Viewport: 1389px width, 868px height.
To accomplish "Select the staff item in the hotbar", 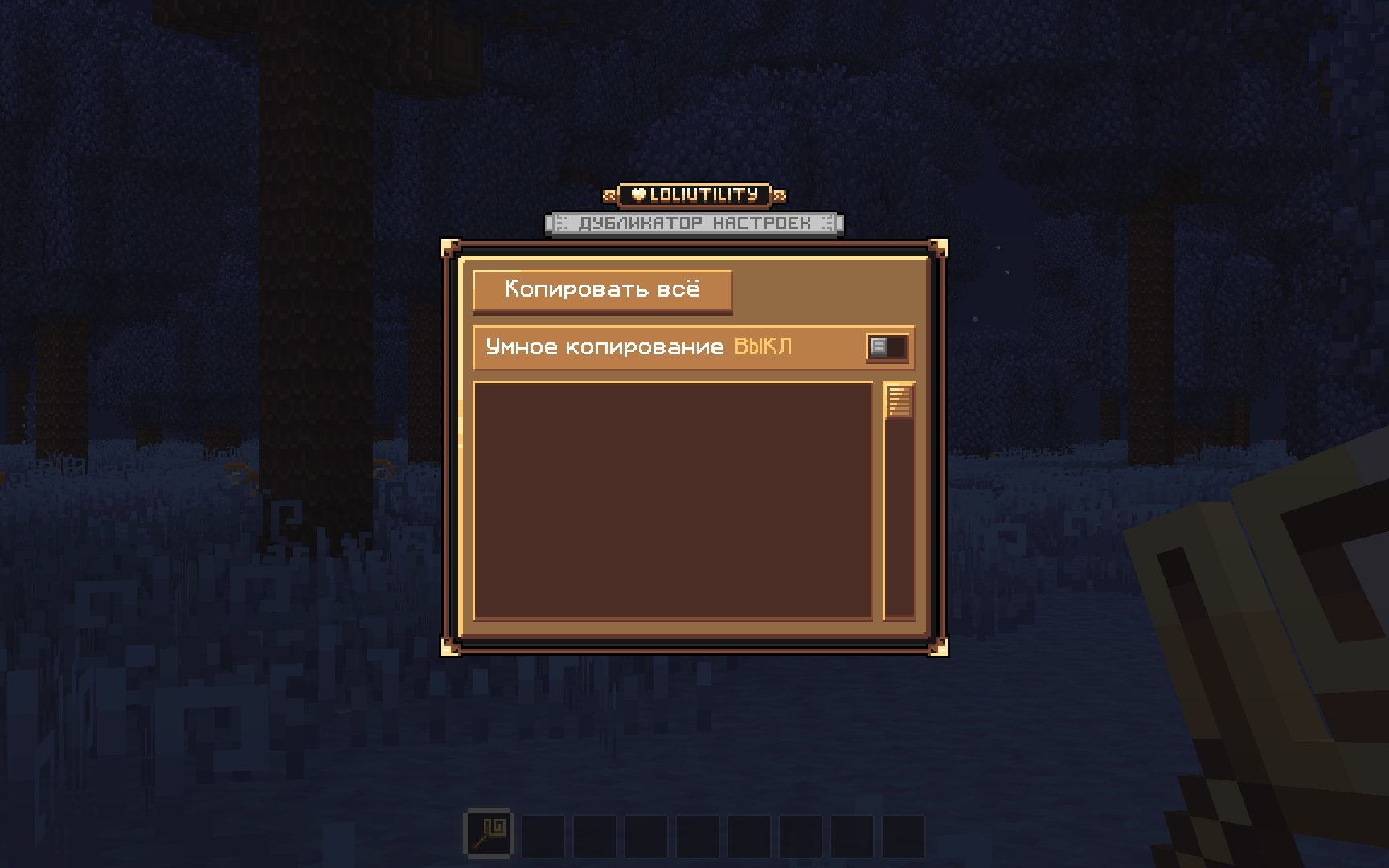I will (488, 833).
